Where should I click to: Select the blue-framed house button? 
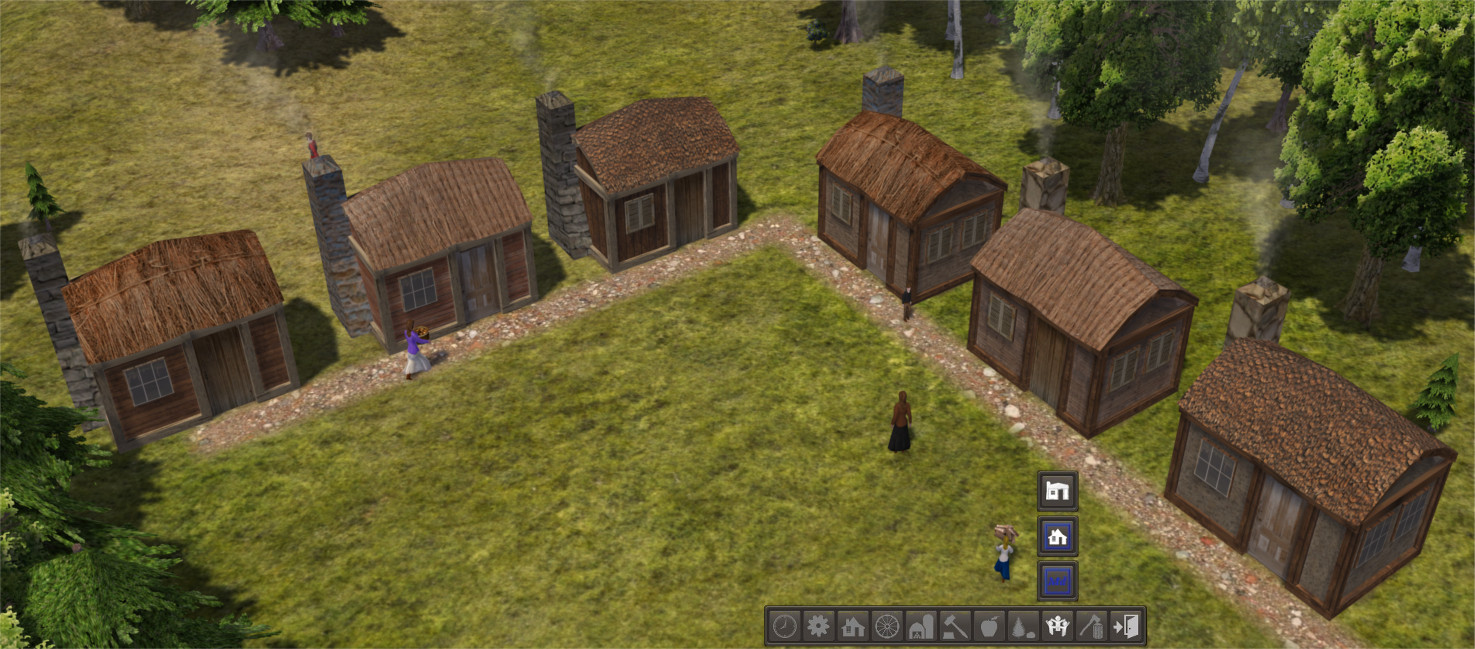pos(1057,536)
